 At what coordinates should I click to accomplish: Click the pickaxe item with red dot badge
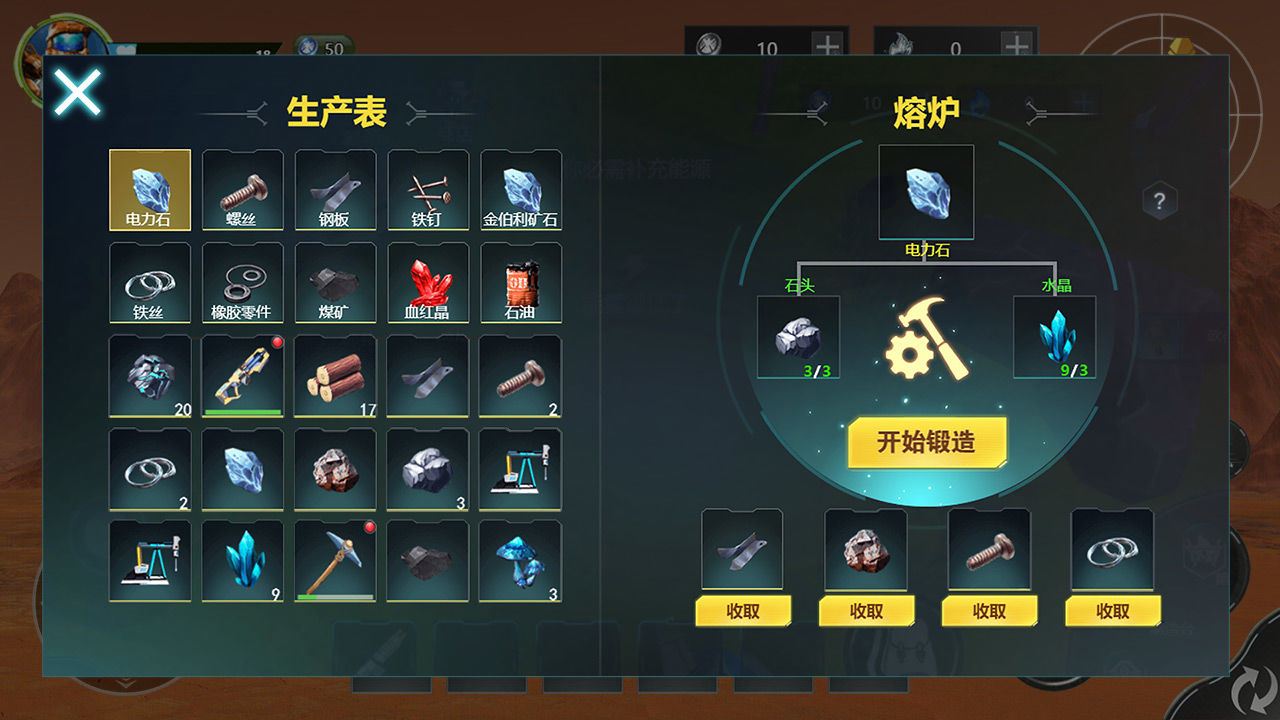tap(335, 558)
